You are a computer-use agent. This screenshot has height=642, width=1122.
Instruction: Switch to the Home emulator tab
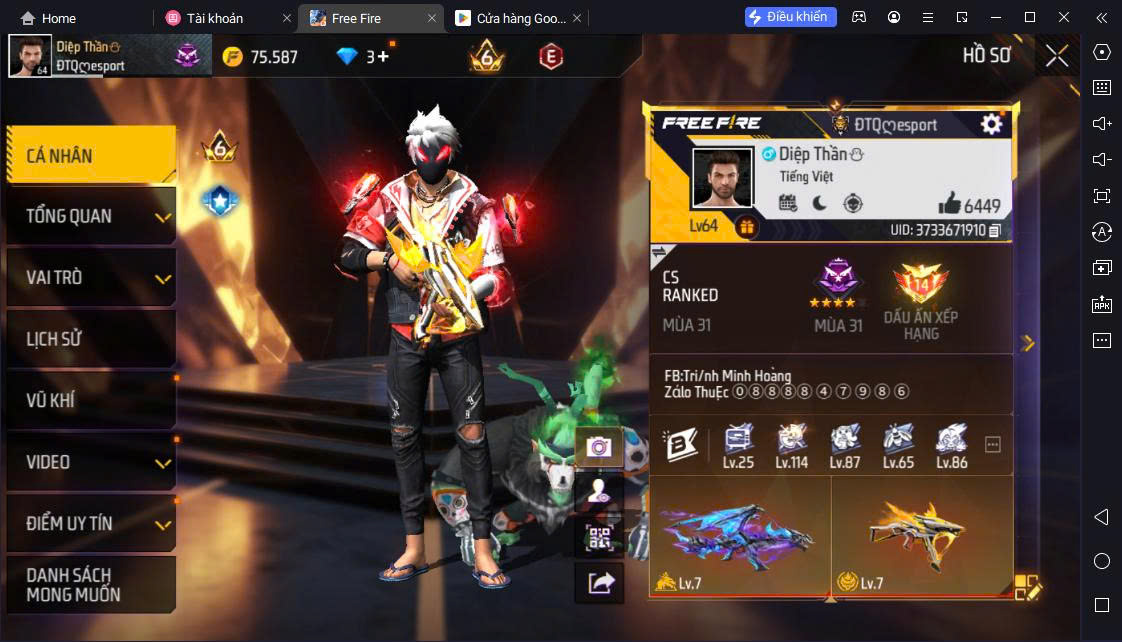(50, 18)
